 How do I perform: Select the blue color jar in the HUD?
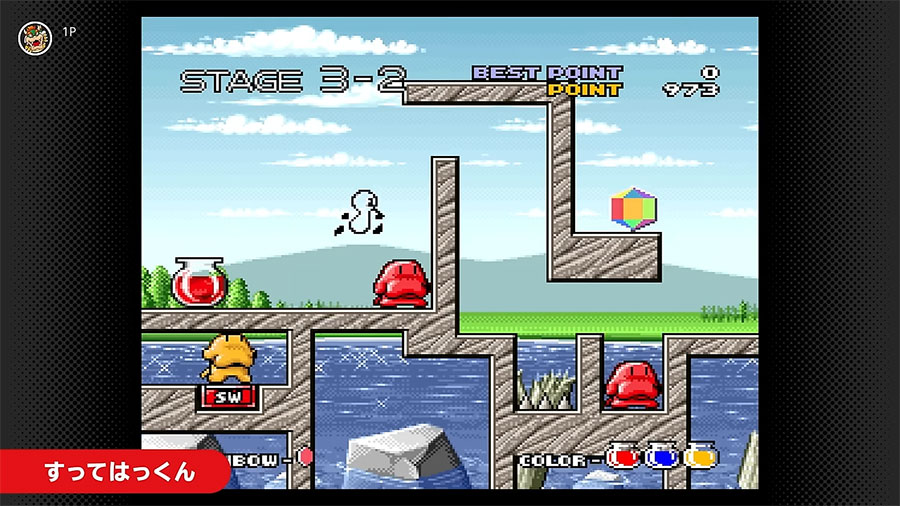click(661, 457)
